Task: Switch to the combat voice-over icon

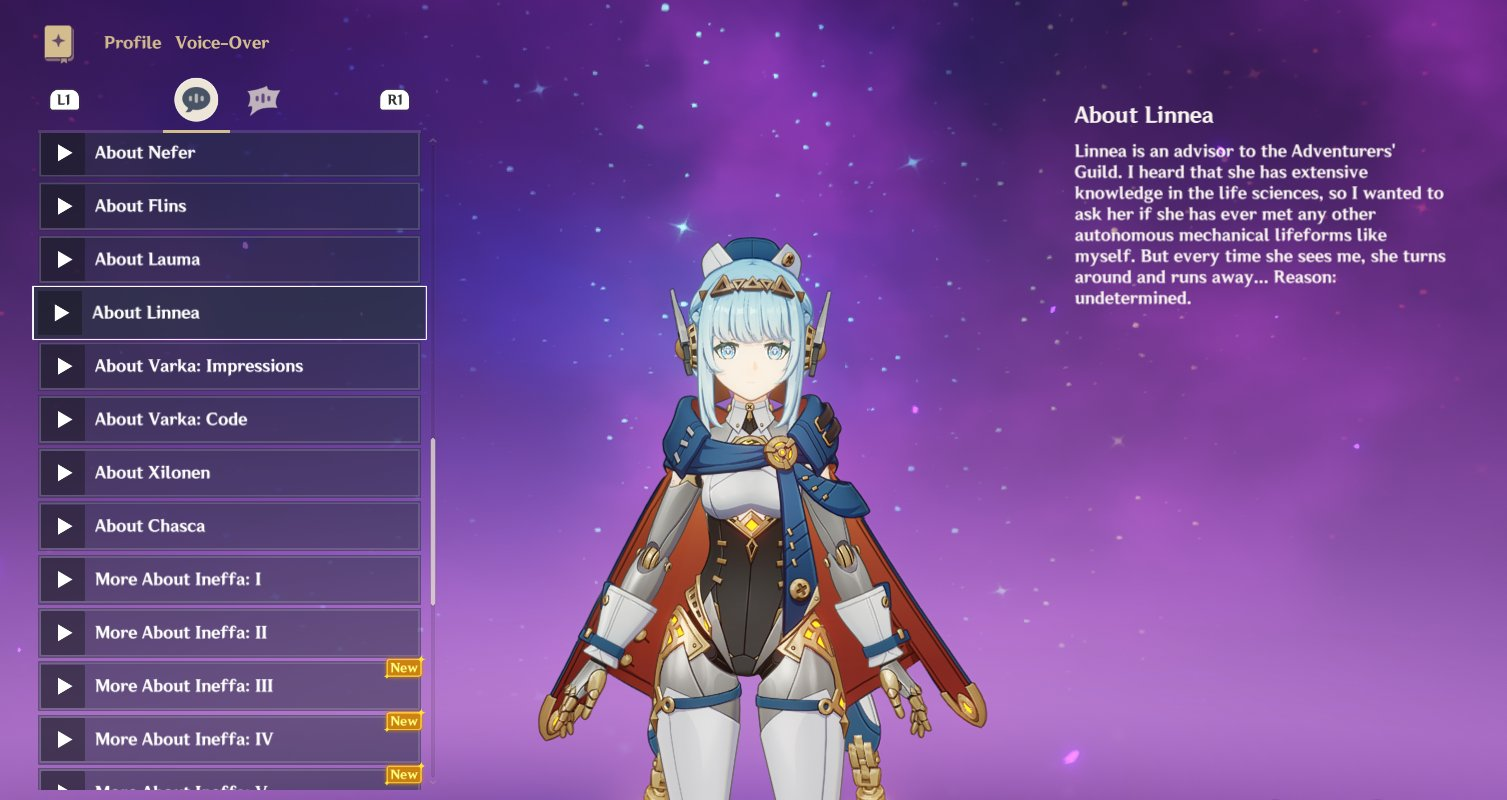Action: (264, 99)
